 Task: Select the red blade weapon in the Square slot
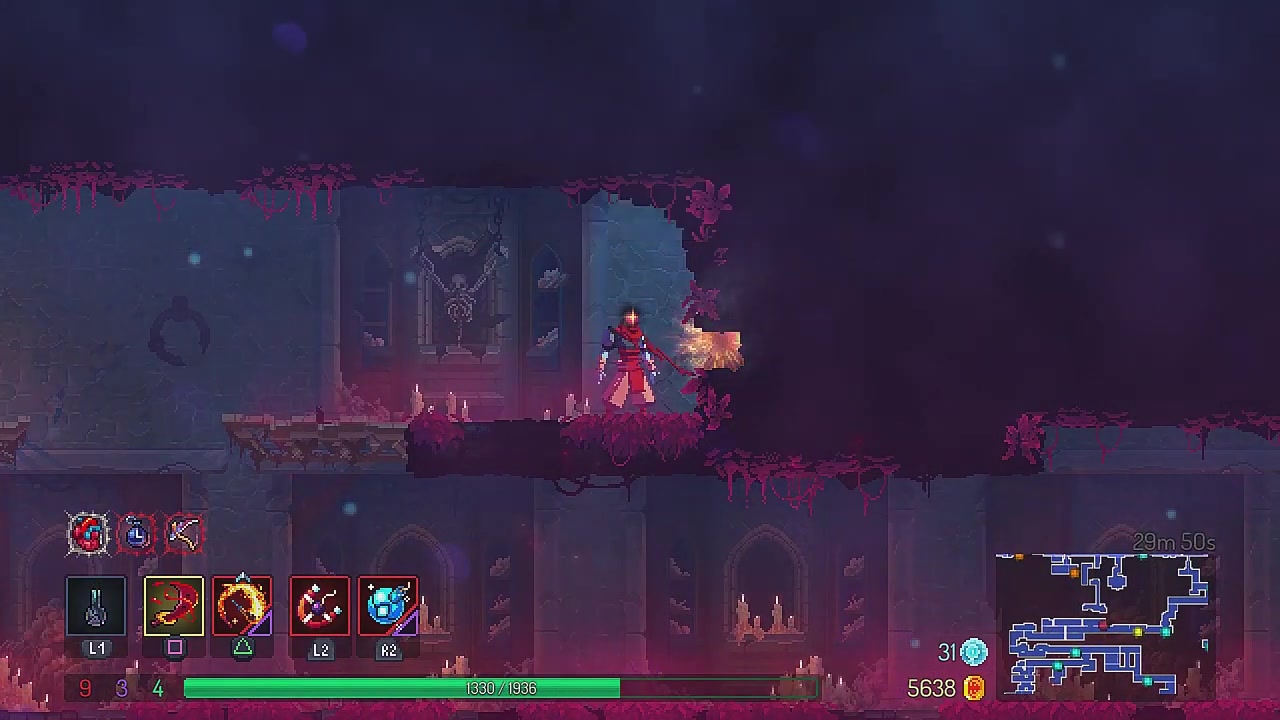pos(174,605)
